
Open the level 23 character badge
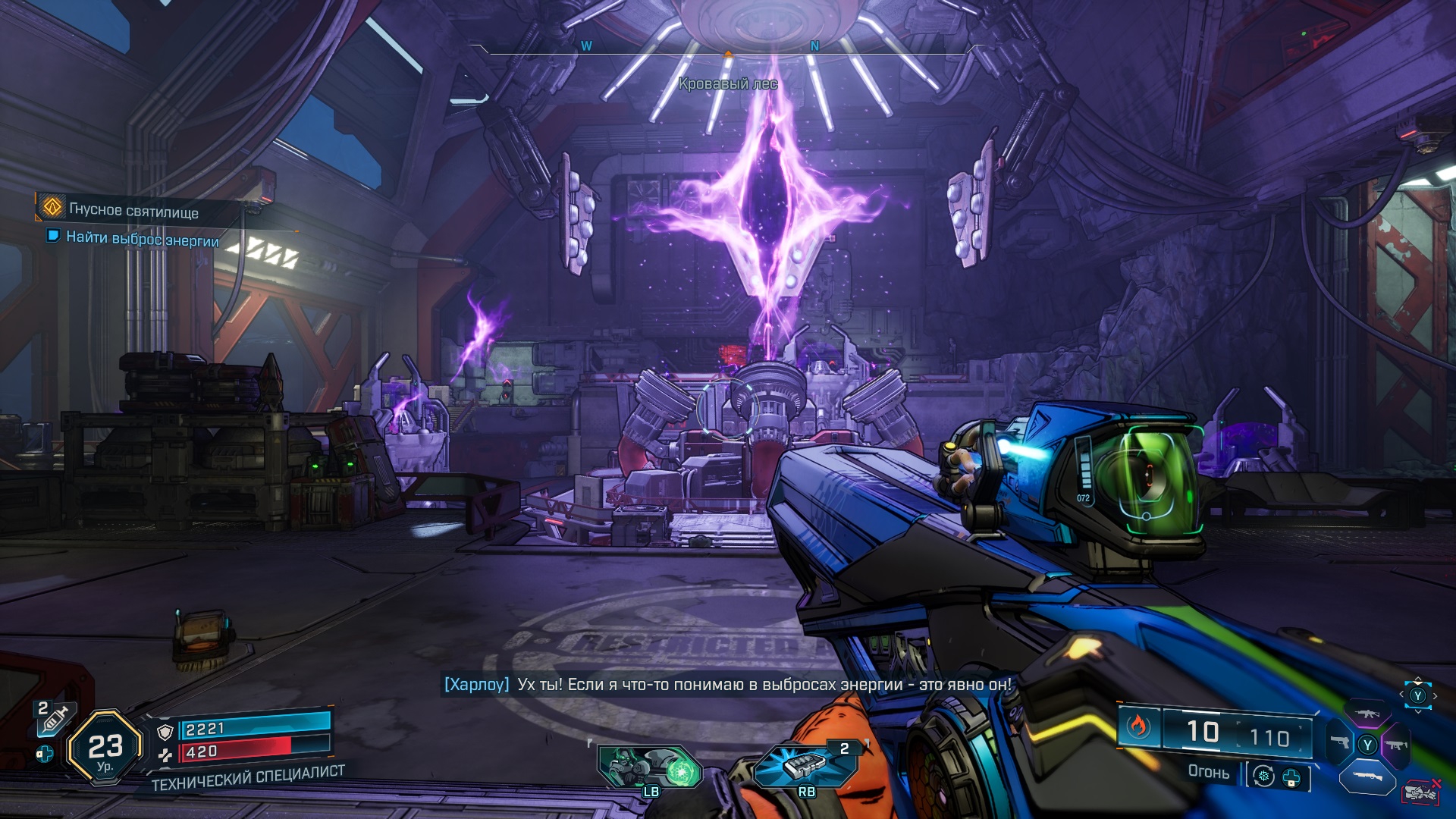pos(105,748)
